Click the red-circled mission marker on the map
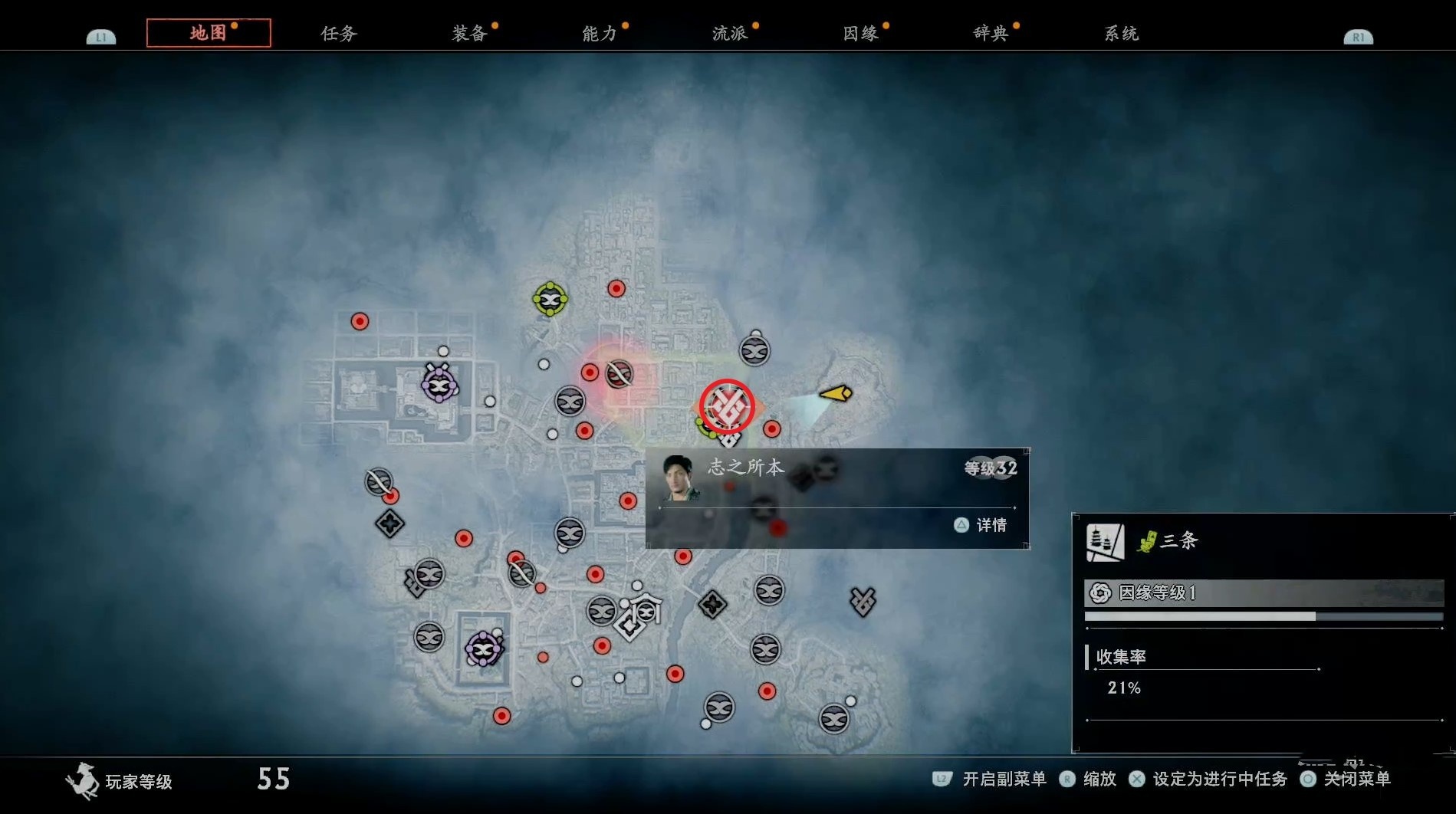Image resolution: width=1456 pixels, height=814 pixels. point(727,406)
